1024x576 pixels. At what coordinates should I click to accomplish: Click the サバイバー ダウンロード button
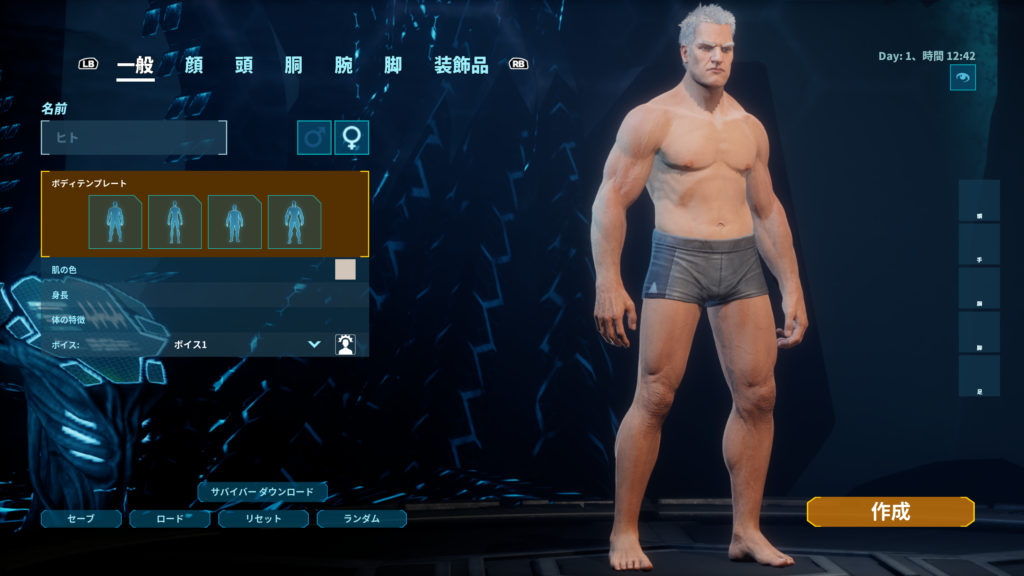pyautogui.click(x=262, y=492)
